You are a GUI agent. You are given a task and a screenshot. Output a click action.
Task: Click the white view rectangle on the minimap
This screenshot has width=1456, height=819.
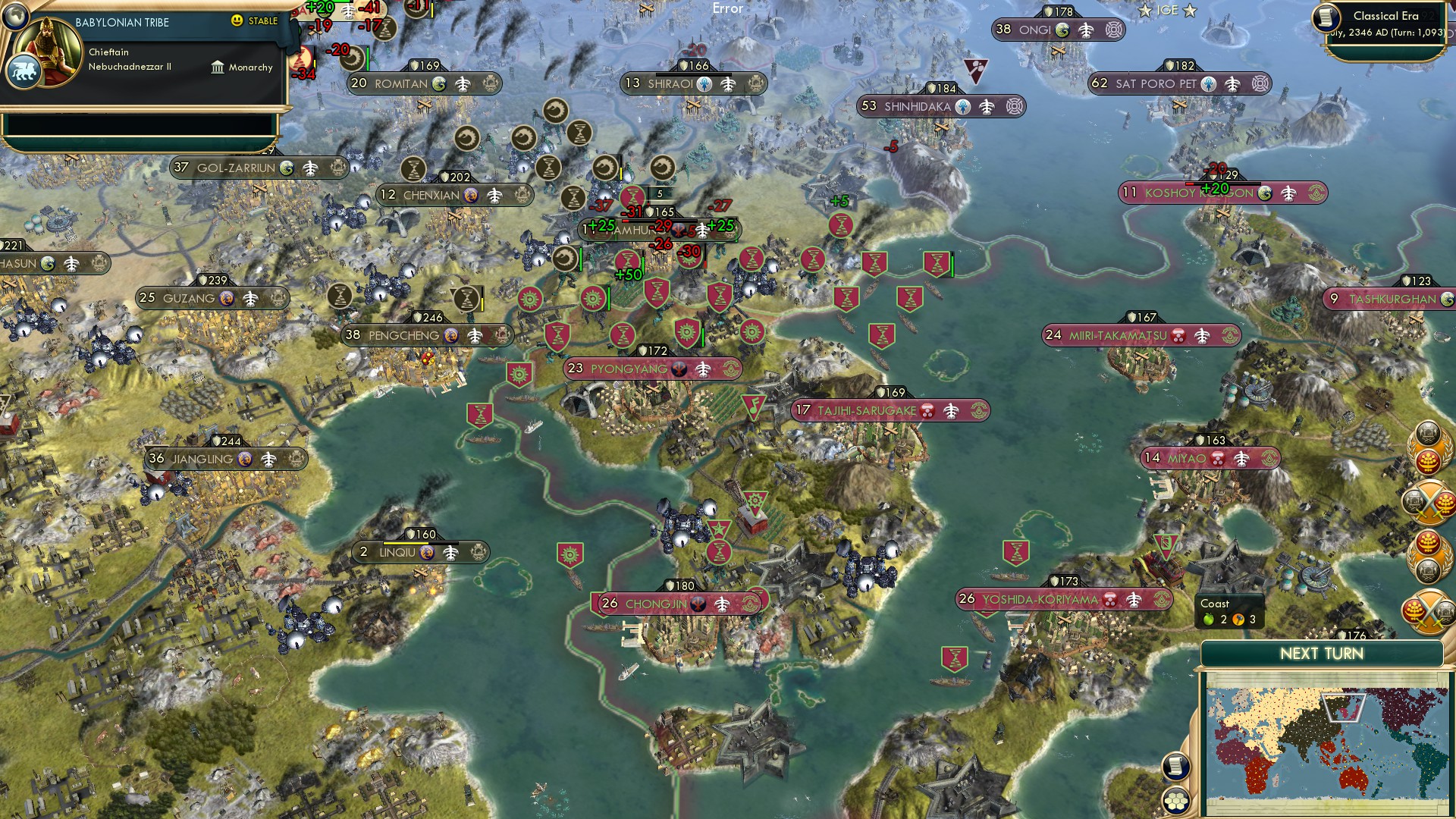coord(1344,708)
